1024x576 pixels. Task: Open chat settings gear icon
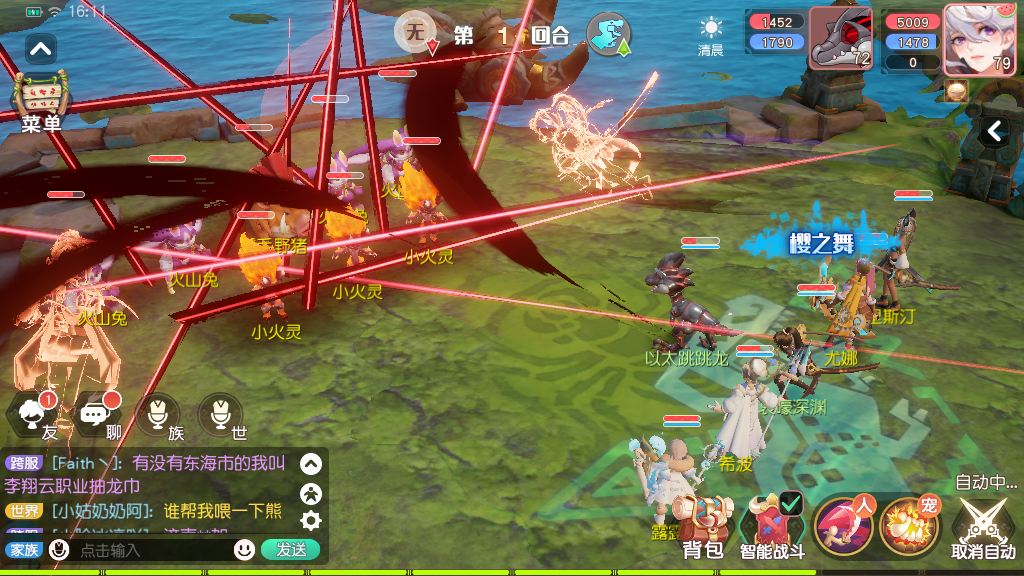[311, 519]
